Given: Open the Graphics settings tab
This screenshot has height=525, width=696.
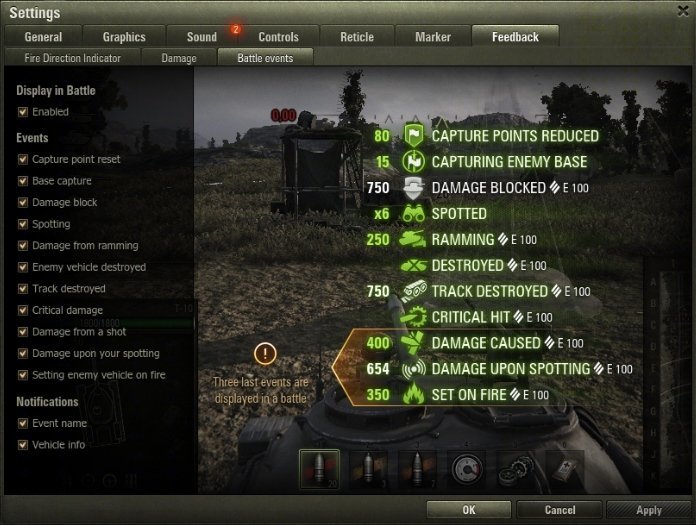Looking at the screenshot, I should [124, 37].
